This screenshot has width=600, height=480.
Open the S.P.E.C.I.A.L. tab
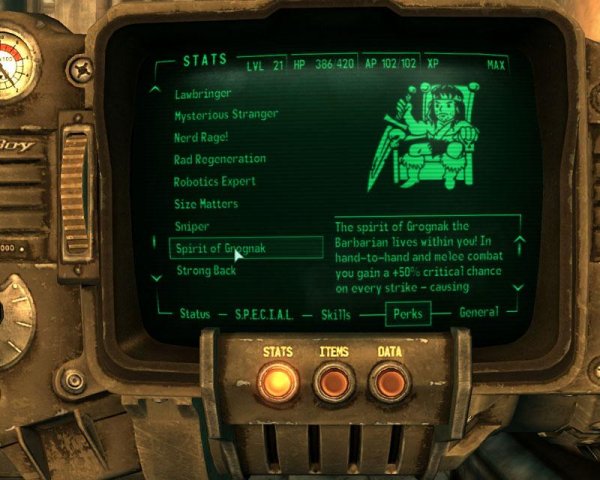coord(264,313)
